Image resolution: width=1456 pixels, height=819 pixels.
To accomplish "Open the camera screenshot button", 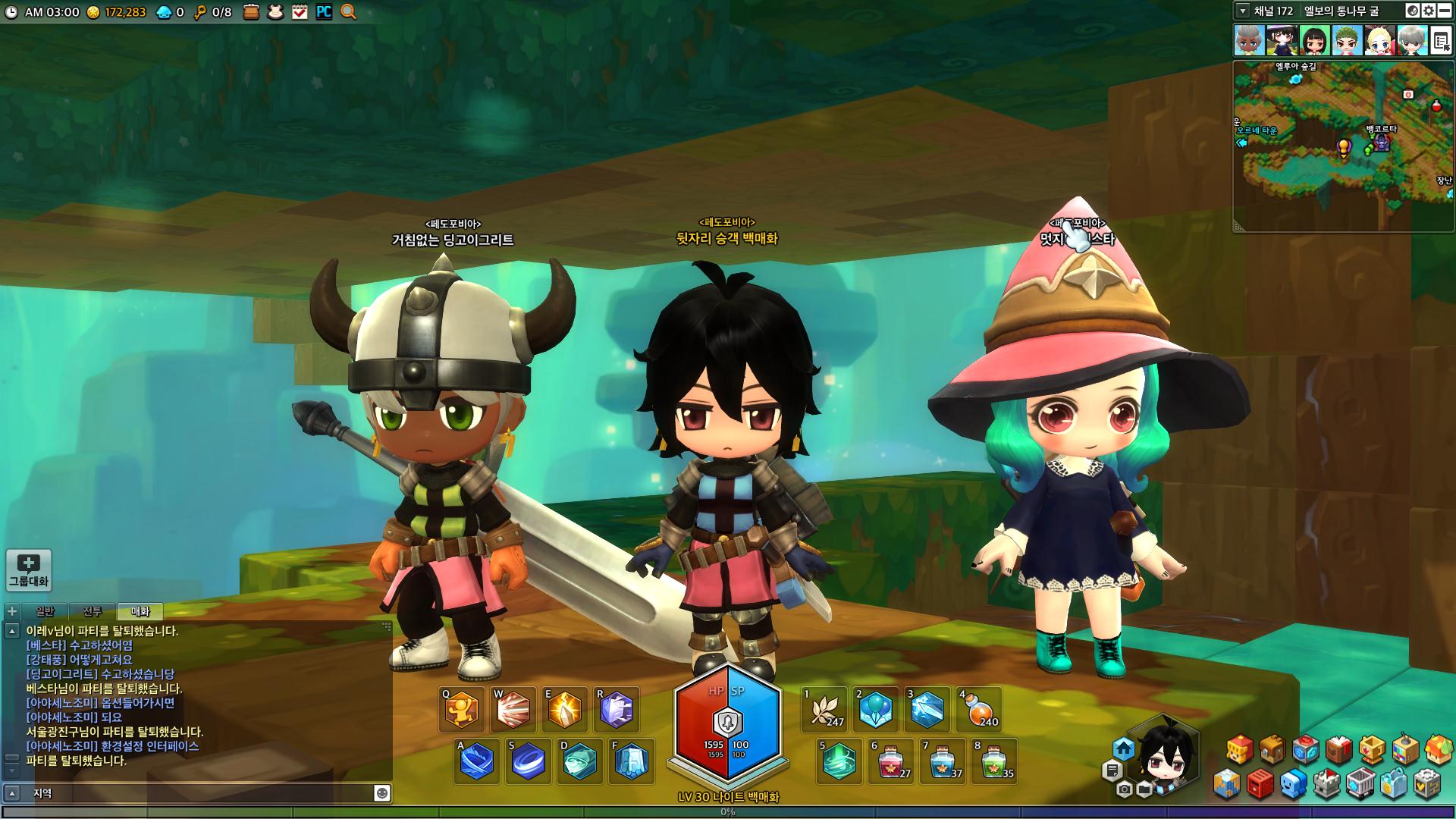I will pyautogui.click(x=1125, y=789).
